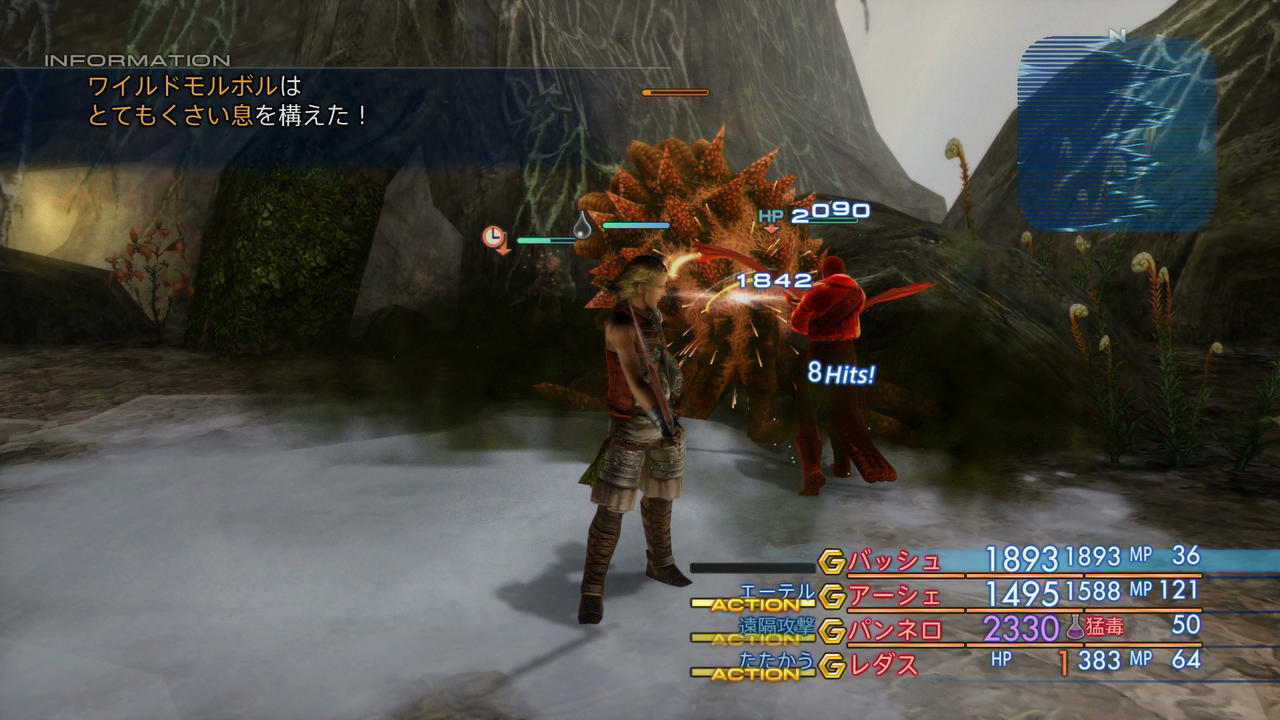Open the blue minimap
Screen dimensions: 1280x720
click(1116, 134)
